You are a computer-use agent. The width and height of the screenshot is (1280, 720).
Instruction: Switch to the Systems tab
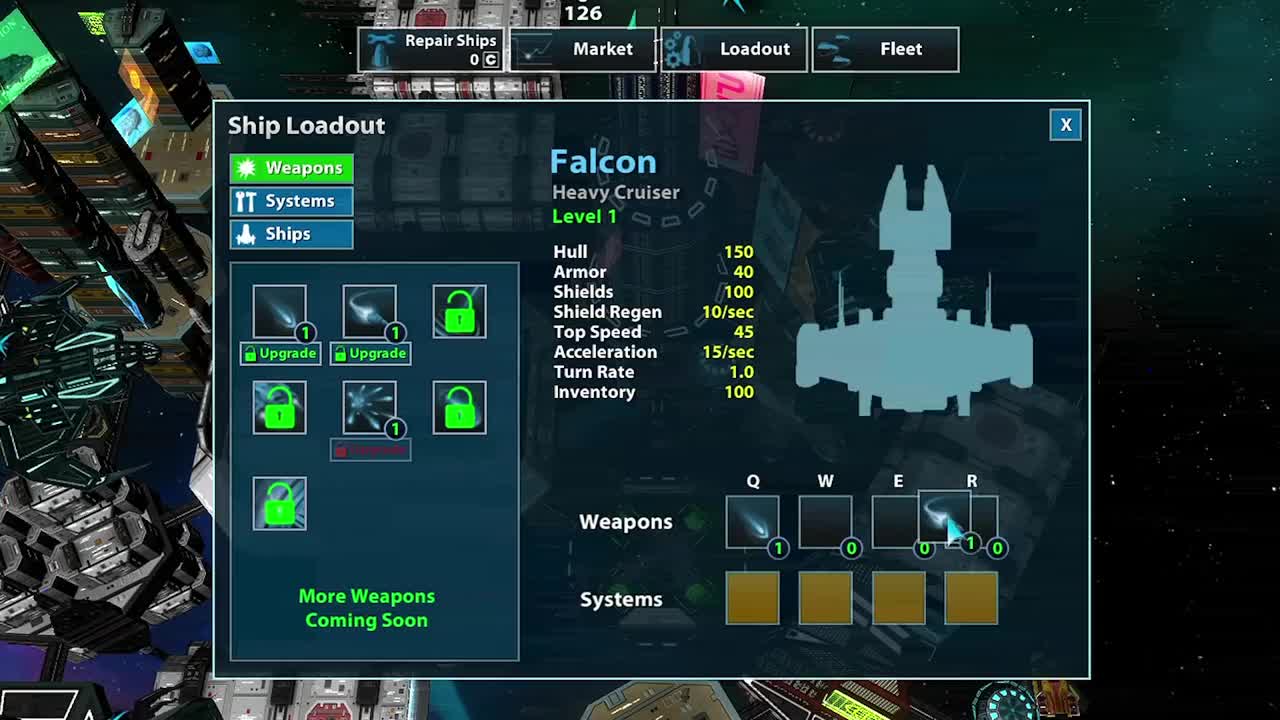291,201
